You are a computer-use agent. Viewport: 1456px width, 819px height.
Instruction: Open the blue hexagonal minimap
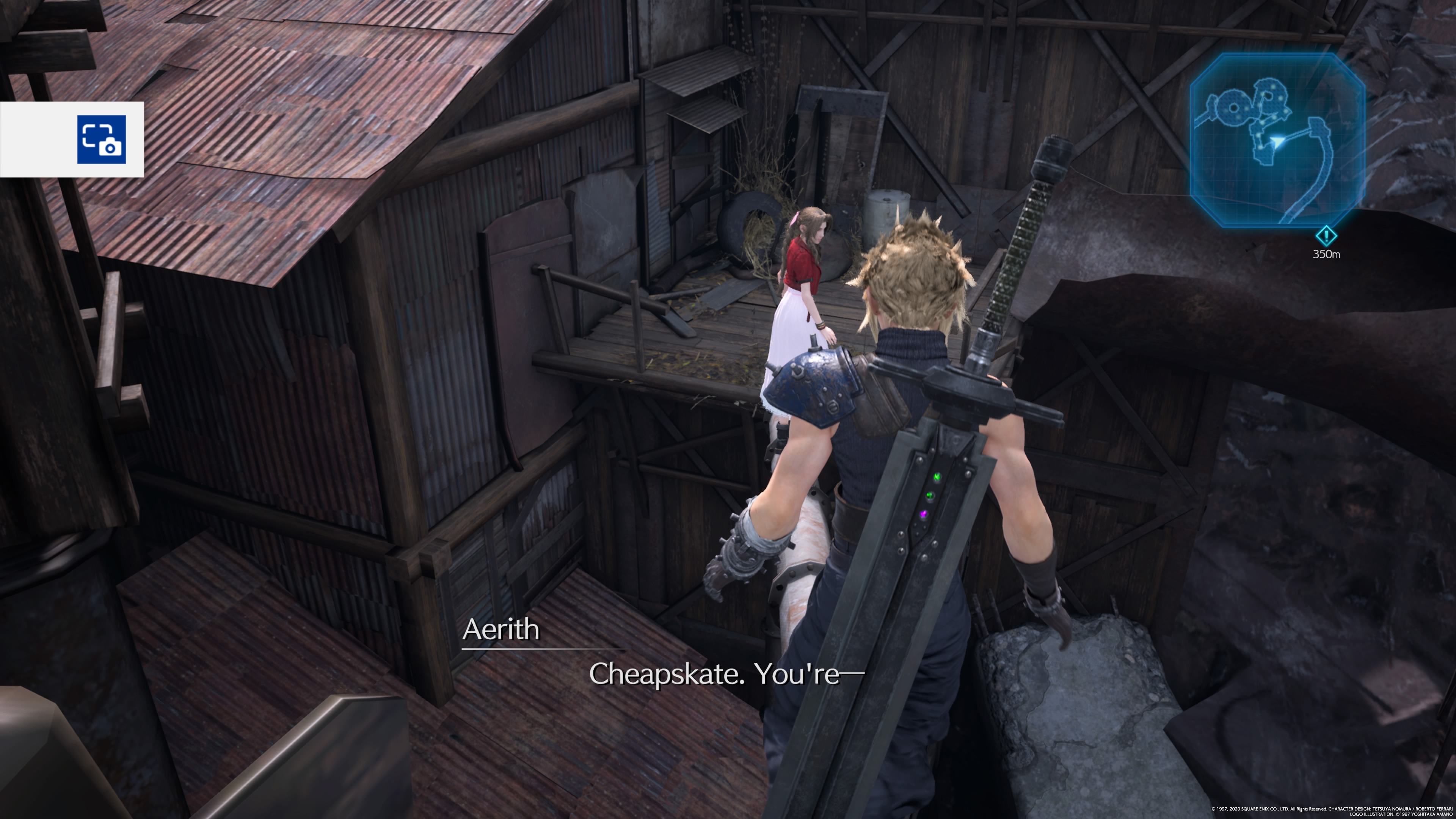point(1277,140)
